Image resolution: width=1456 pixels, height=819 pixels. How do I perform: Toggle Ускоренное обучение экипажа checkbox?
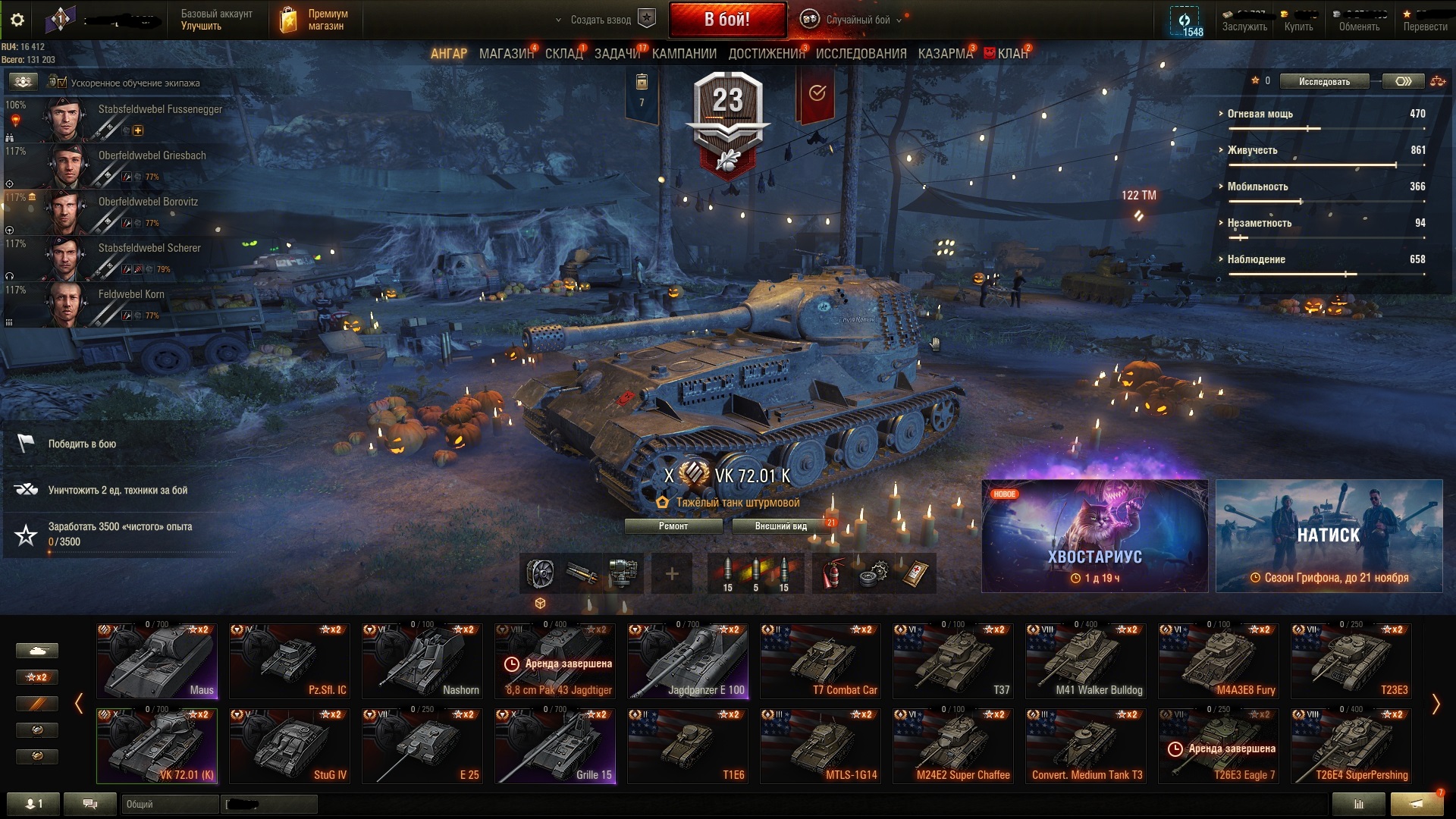62,83
